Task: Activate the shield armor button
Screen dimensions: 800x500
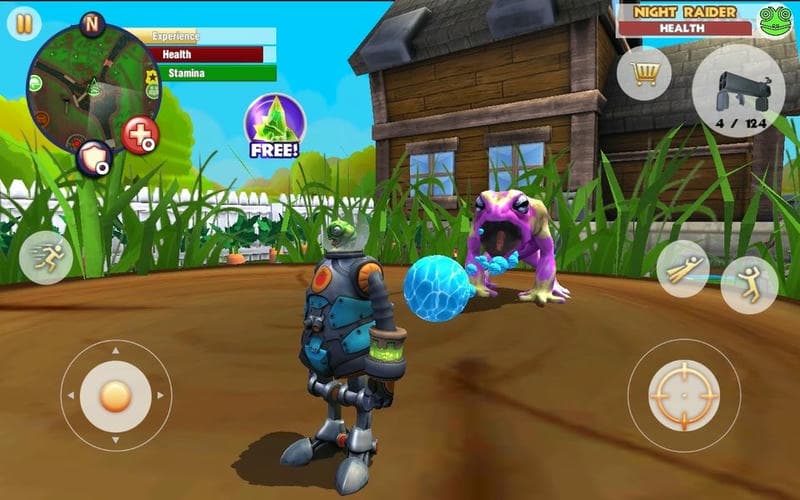Action: (x=94, y=158)
